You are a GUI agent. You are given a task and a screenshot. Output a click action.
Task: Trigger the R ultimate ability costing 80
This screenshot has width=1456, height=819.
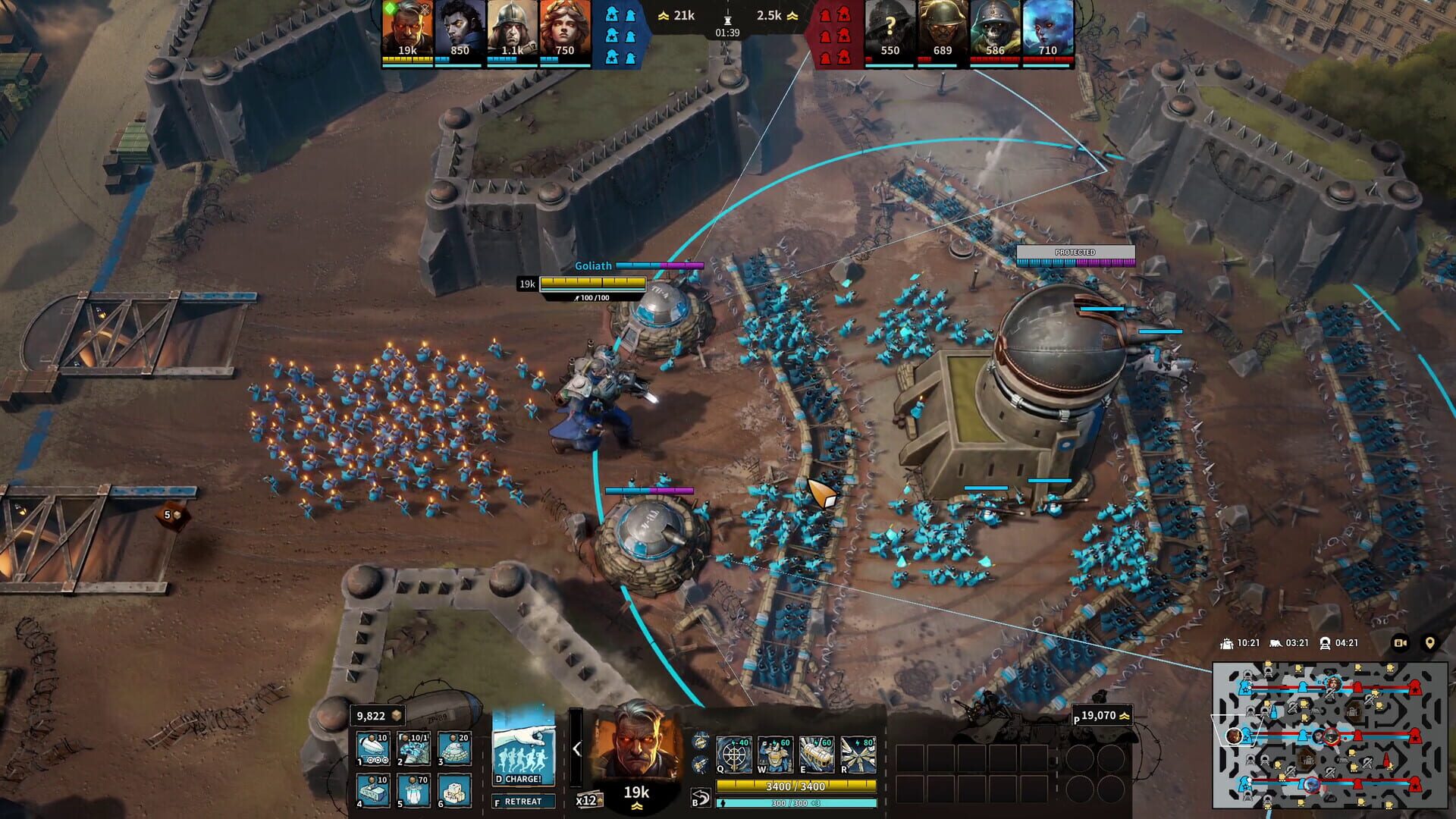click(858, 755)
